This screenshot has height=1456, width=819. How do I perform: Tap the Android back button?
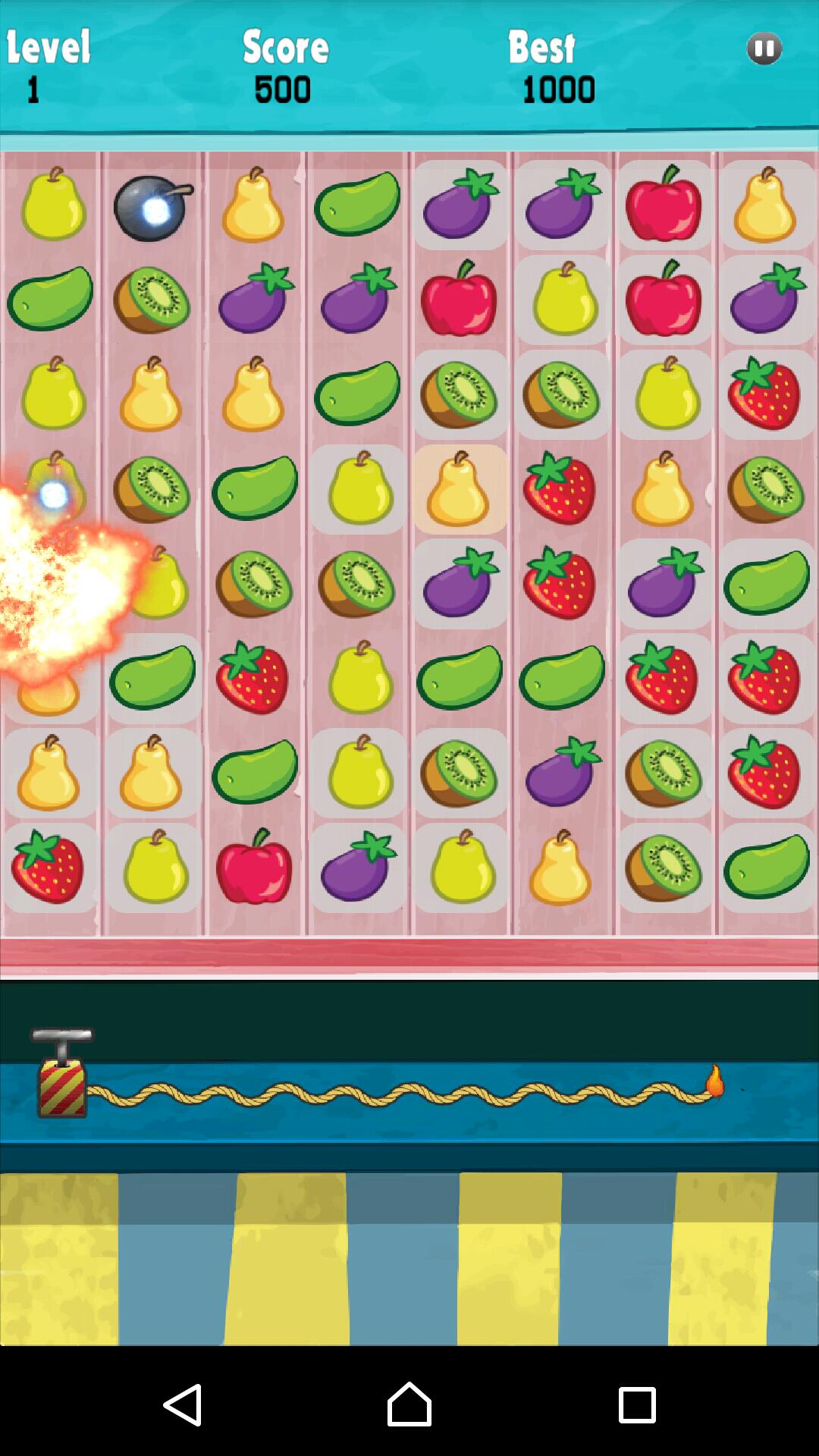pos(183,1404)
